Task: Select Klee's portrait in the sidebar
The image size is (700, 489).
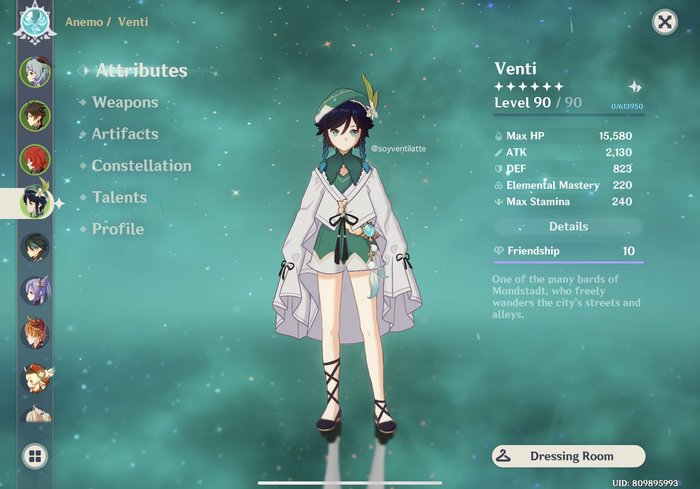Action: (x=36, y=378)
